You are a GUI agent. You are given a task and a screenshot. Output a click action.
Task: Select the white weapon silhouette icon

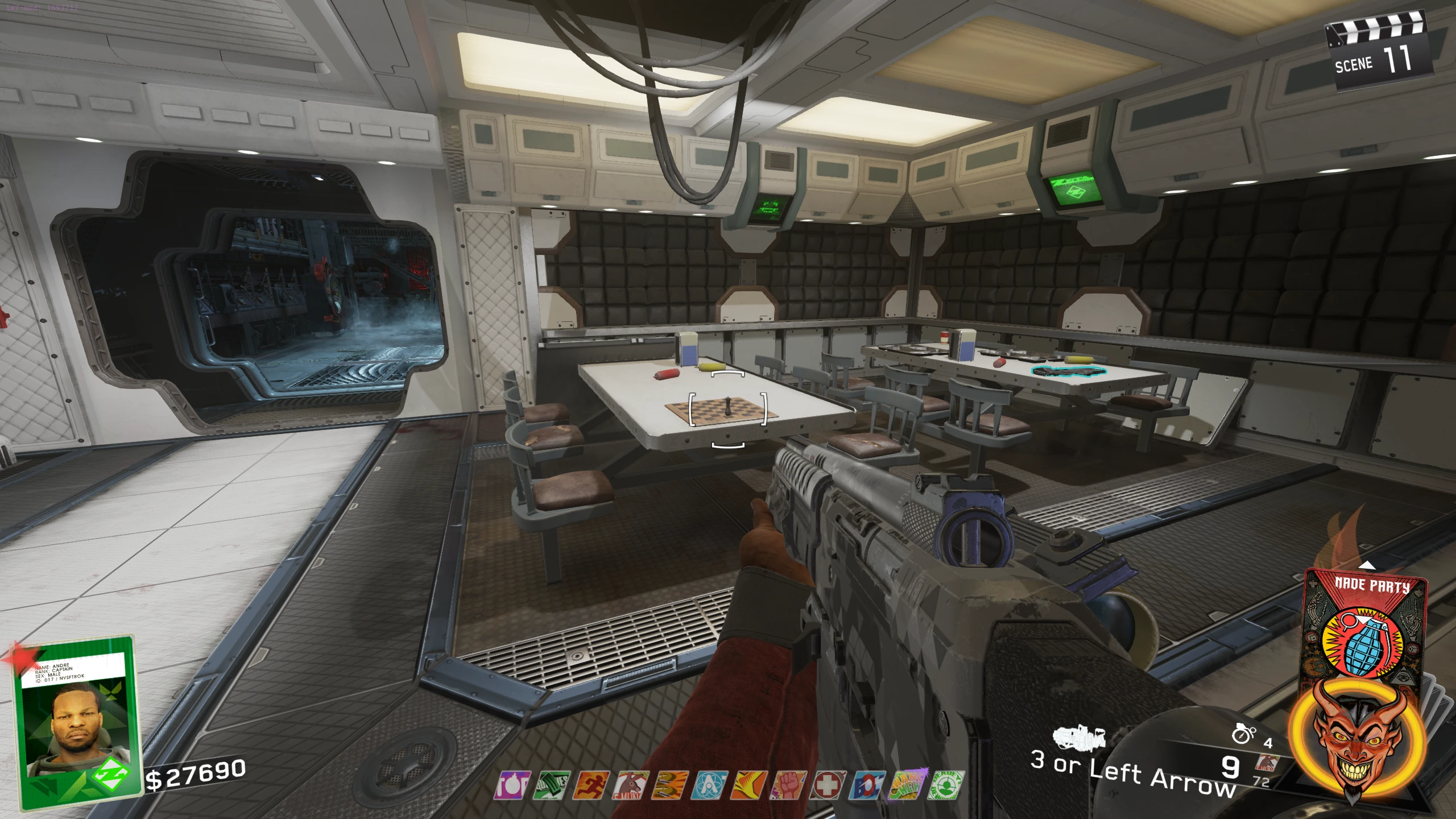coord(1079,737)
